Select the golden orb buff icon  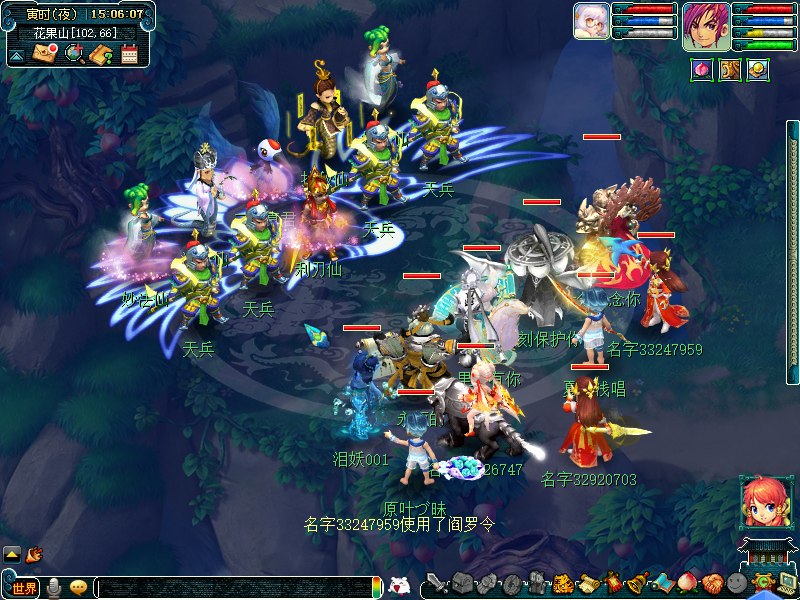pos(758,70)
